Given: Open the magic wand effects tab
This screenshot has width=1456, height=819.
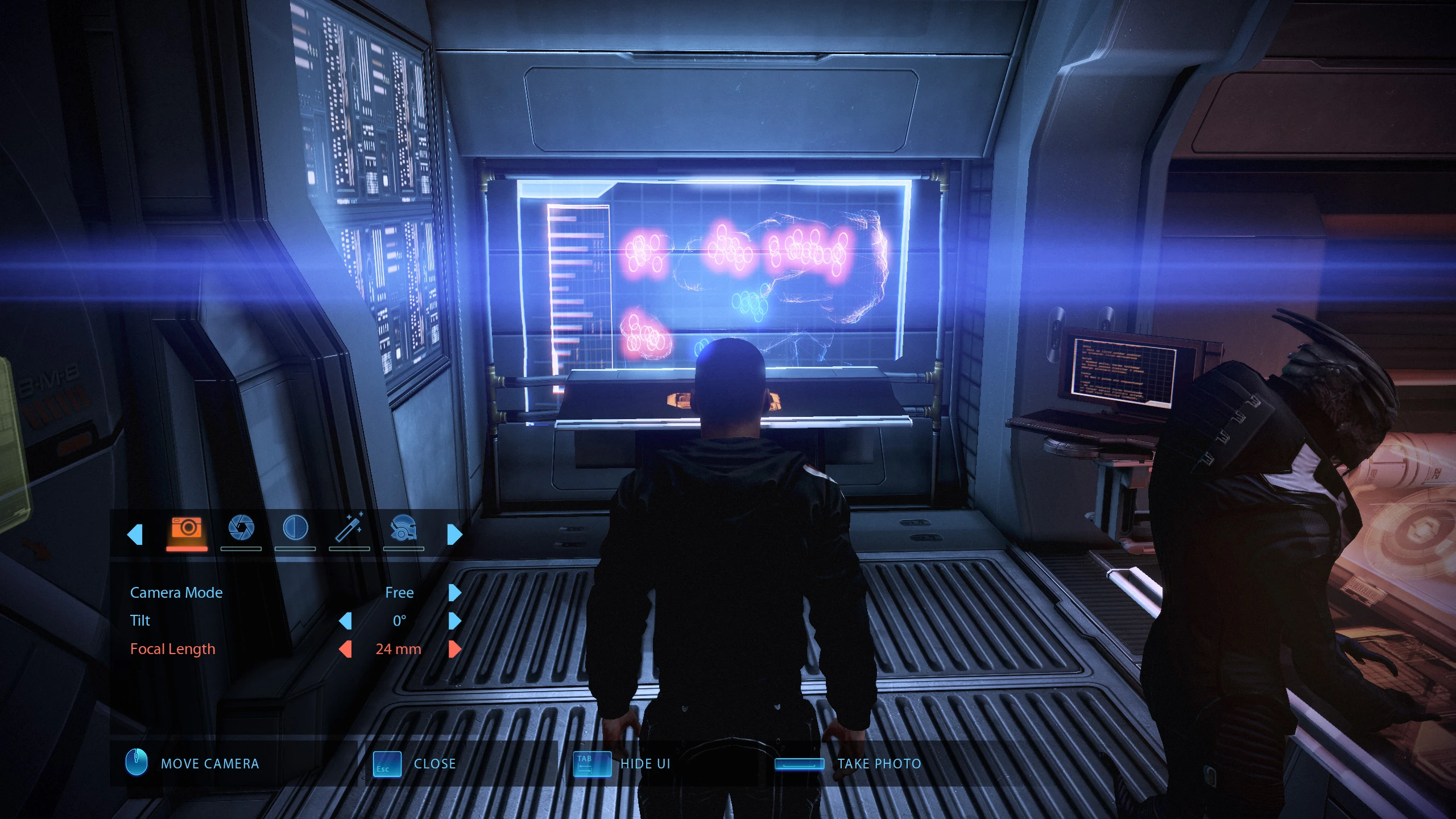Looking at the screenshot, I should click(x=349, y=530).
